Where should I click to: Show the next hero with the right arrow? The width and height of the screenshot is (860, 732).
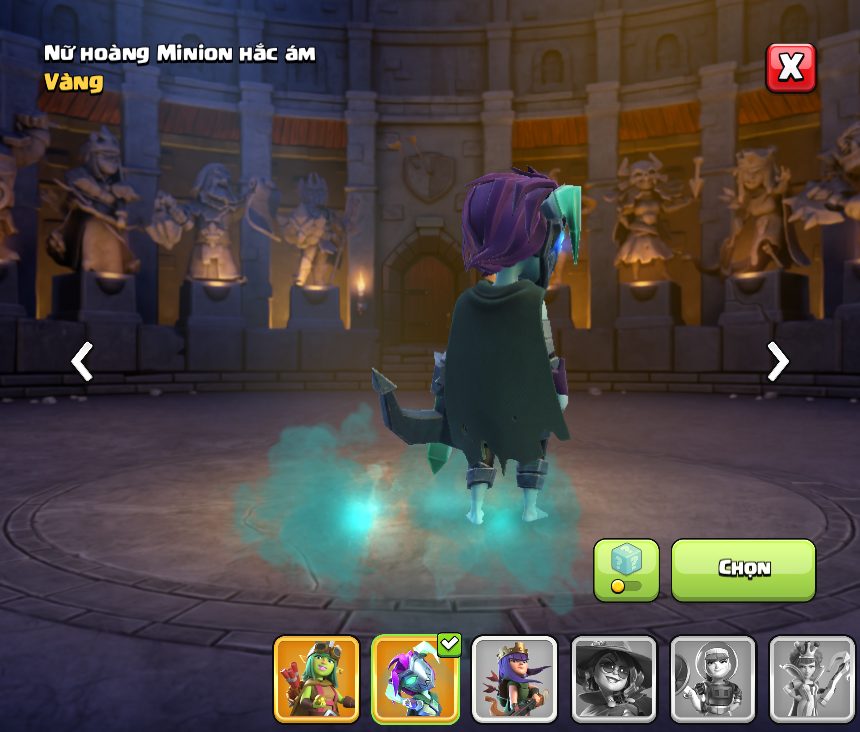[x=777, y=361]
